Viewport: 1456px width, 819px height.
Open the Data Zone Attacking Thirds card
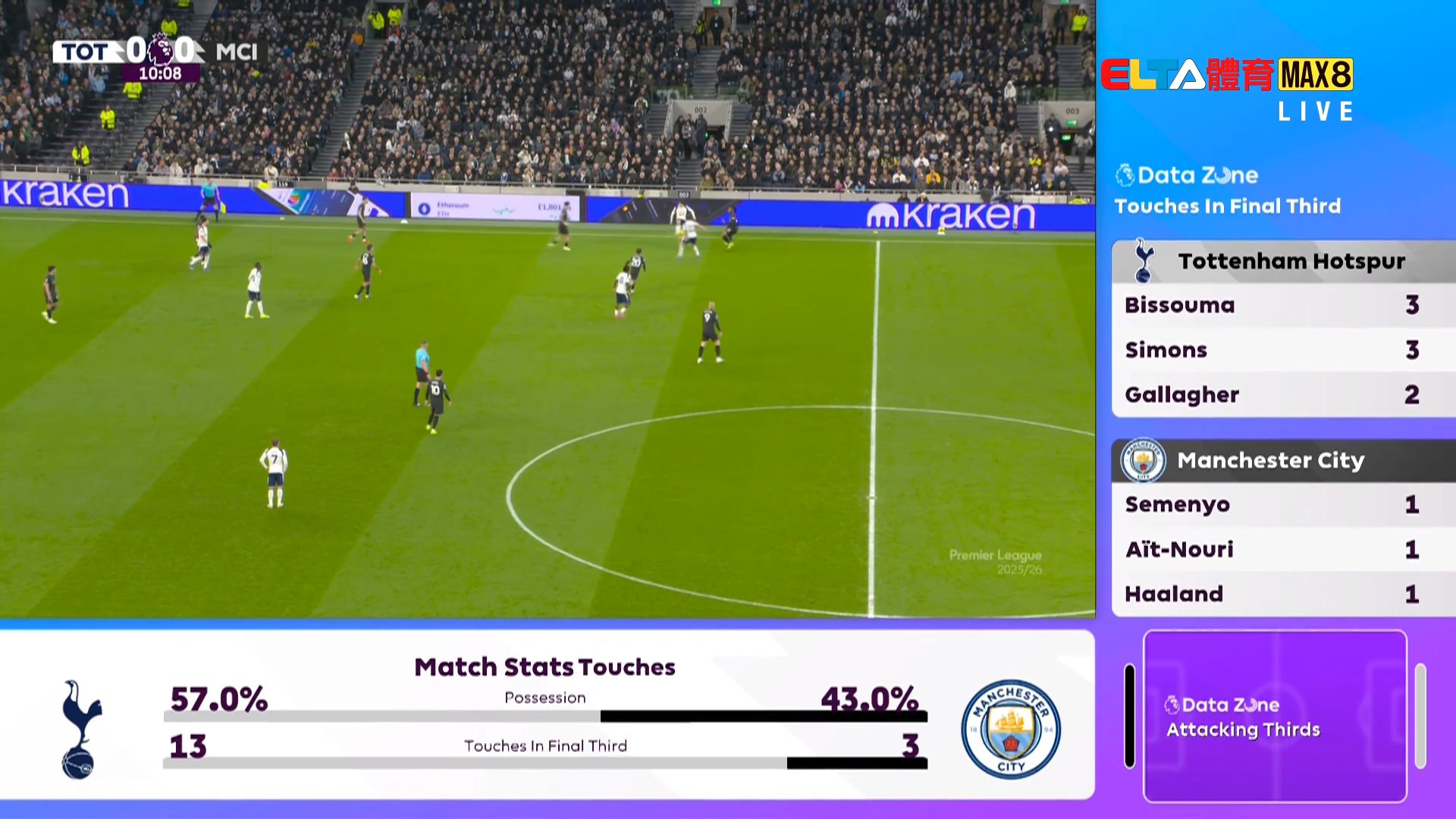tap(1275, 716)
